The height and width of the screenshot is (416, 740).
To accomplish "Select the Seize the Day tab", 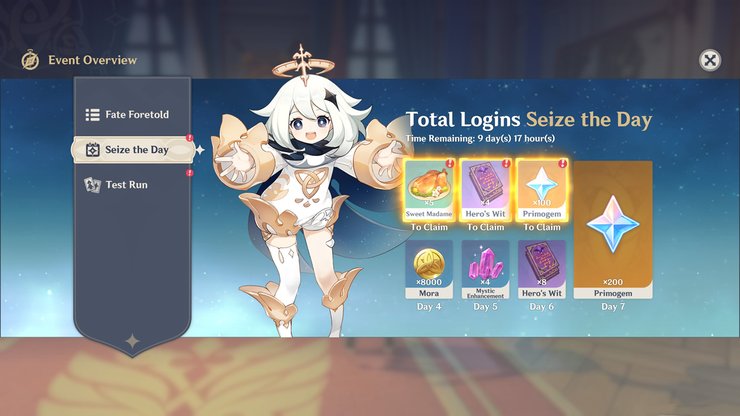I will (133, 150).
